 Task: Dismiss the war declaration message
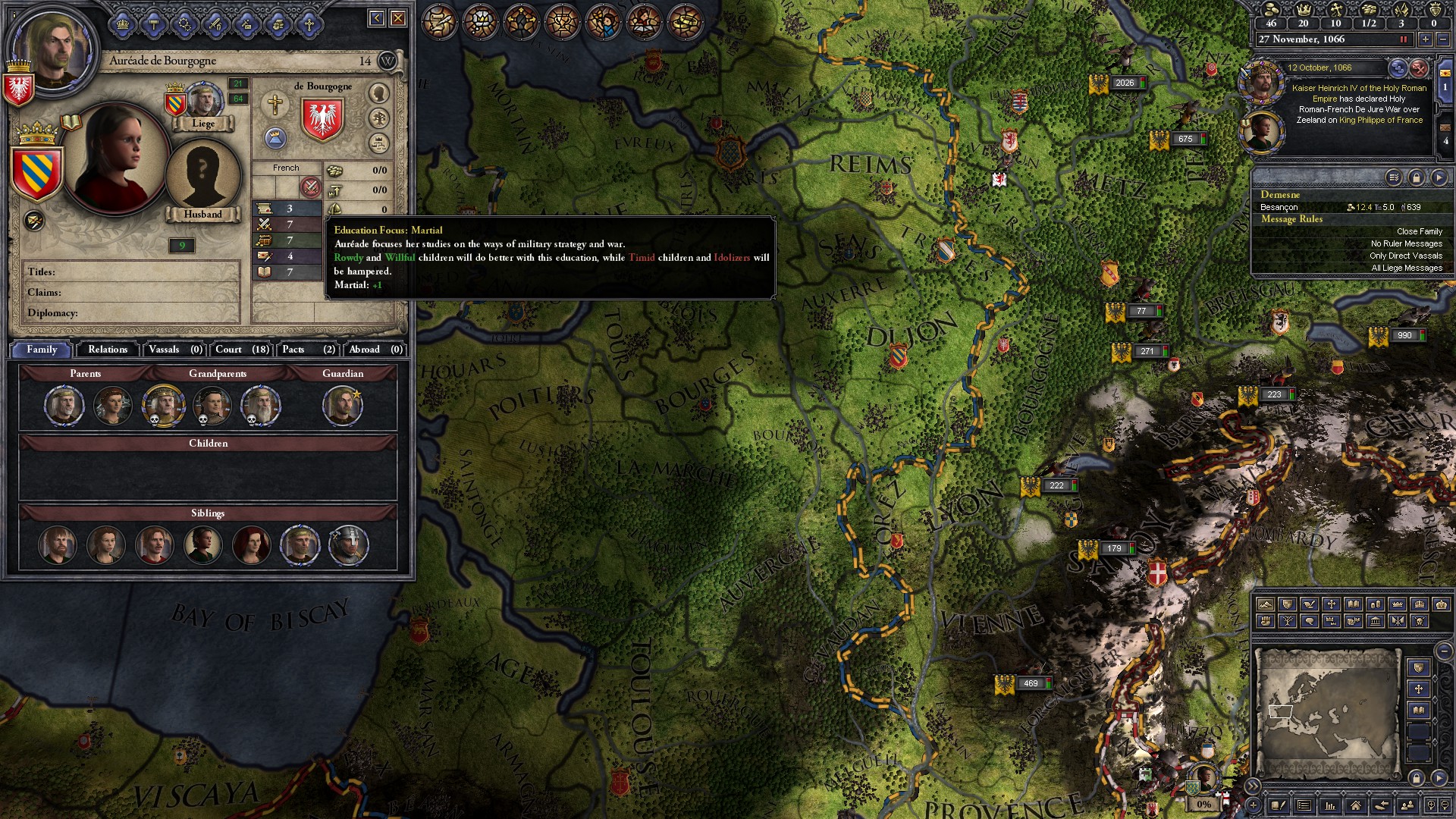coord(1419,68)
